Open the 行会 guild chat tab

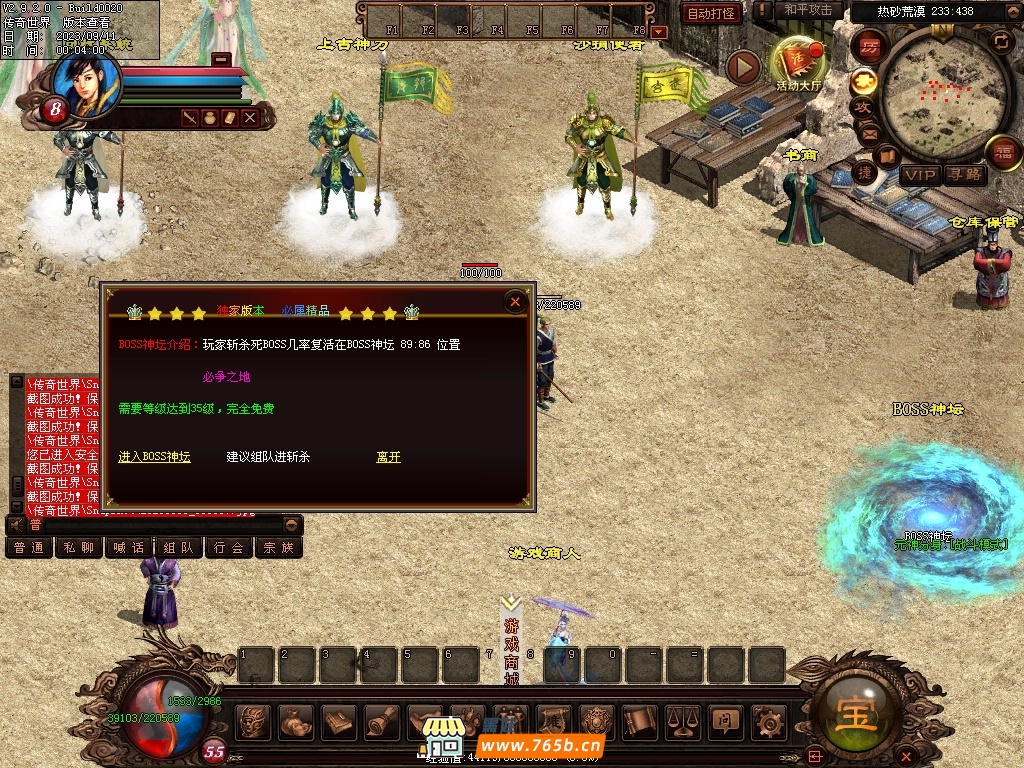pyautogui.click(x=229, y=548)
